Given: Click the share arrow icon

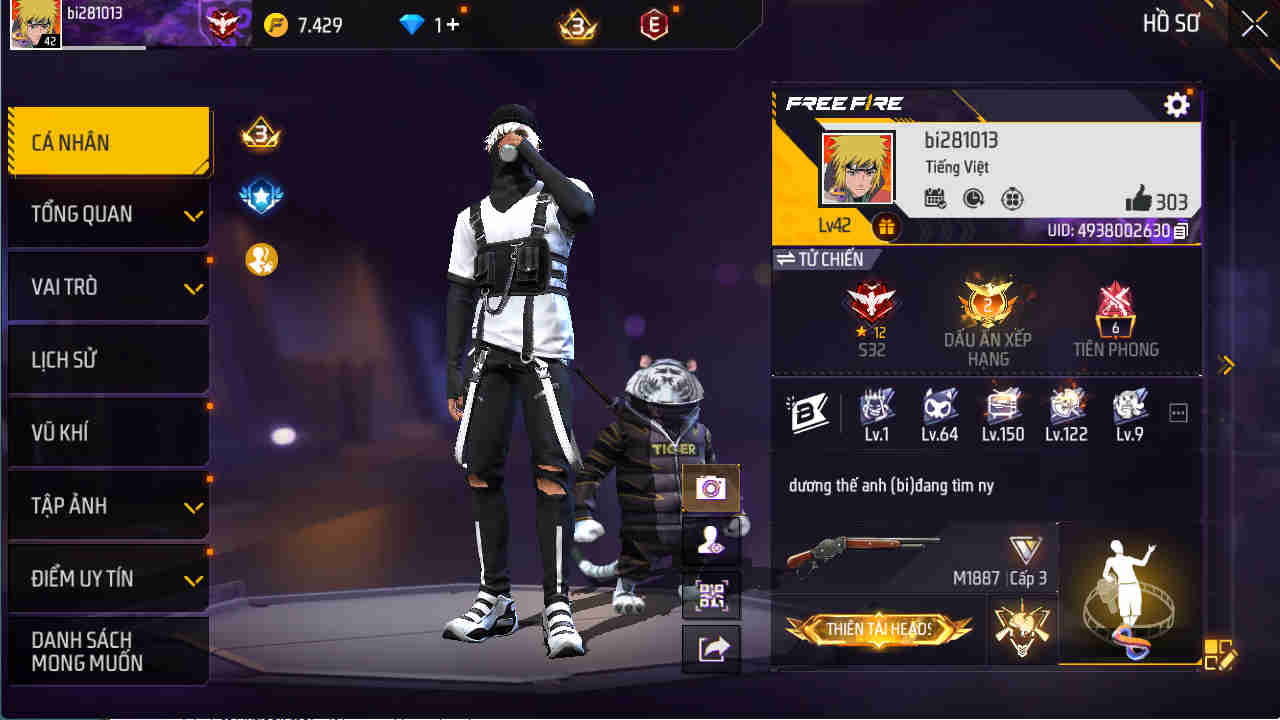Looking at the screenshot, I should pyautogui.click(x=710, y=649).
